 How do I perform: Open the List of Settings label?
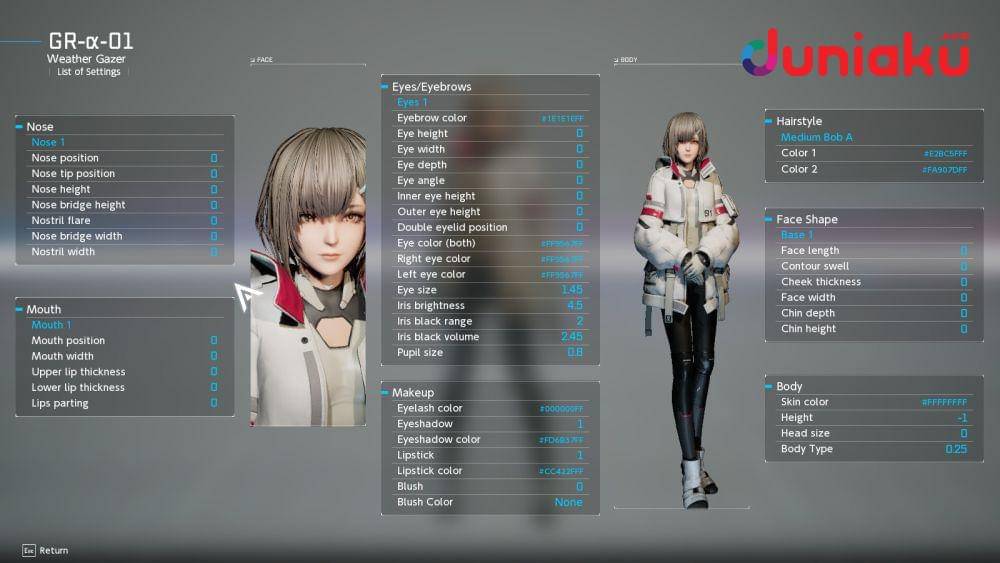89,72
